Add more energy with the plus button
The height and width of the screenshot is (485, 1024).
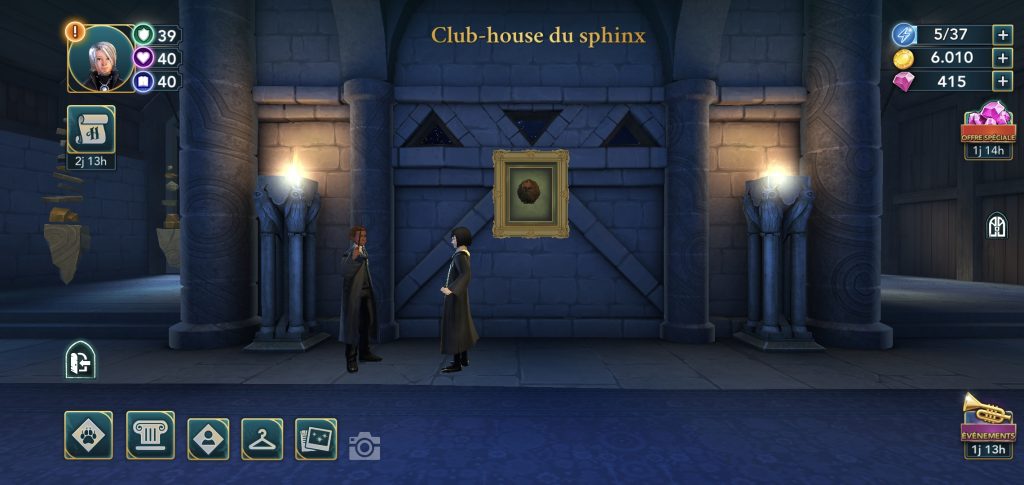pos(1002,34)
